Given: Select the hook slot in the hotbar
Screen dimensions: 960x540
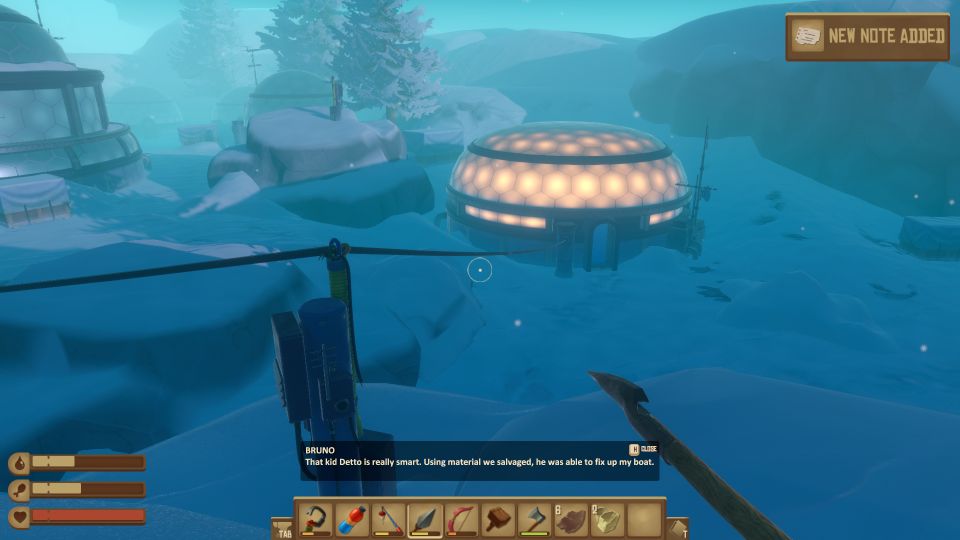Looking at the screenshot, I should [315, 520].
